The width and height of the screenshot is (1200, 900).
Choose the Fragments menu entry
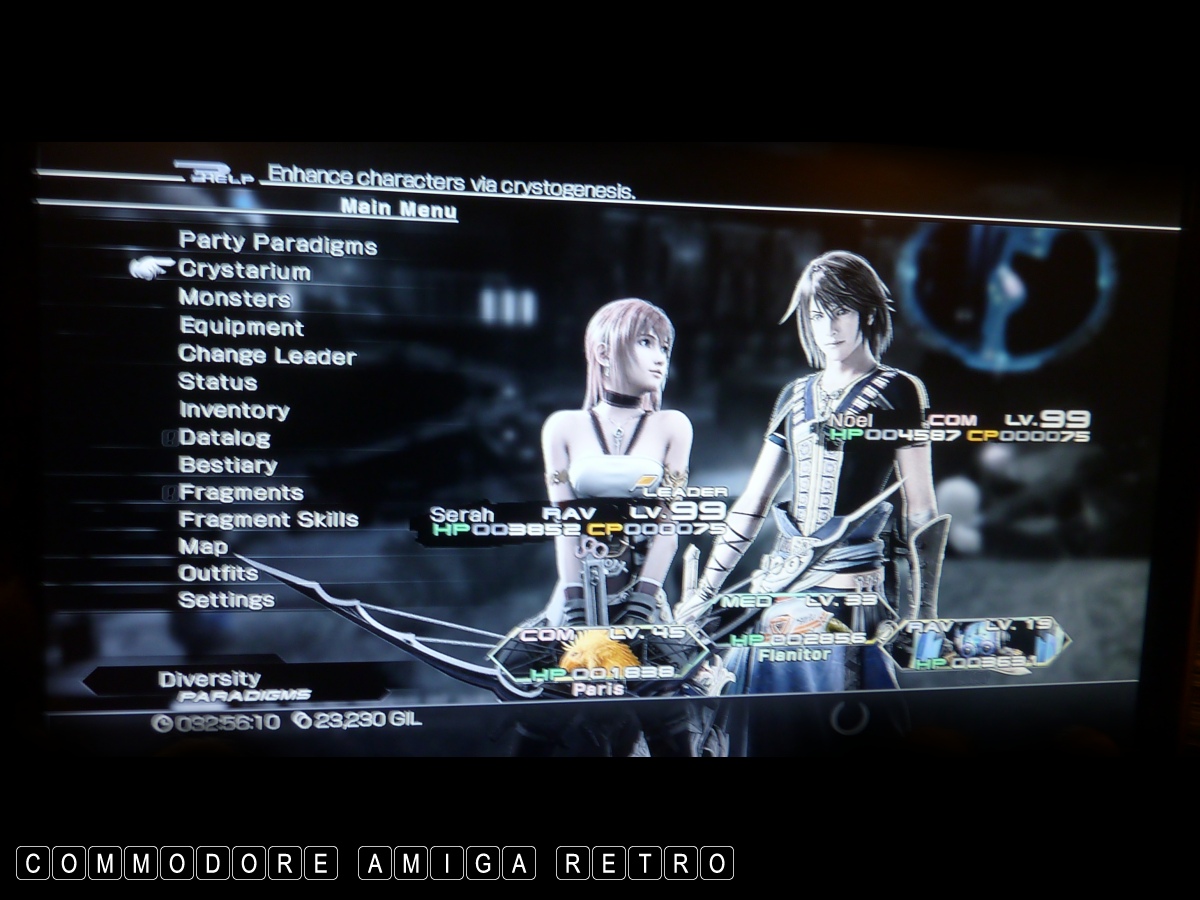pyautogui.click(x=240, y=492)
